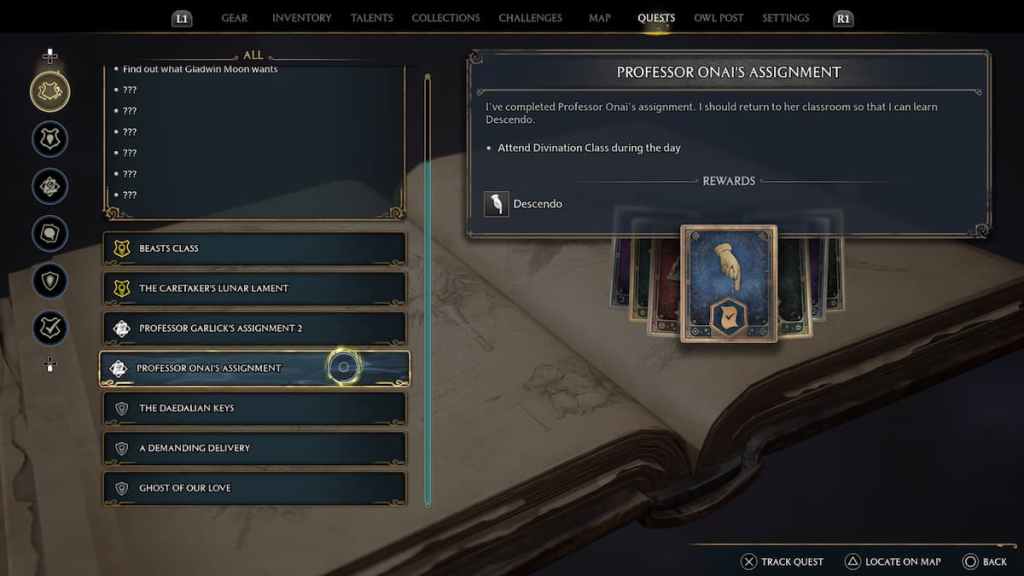Go to the Talents tab
The height and width of the screenshot is (576, 1024).
pos(371,18)
